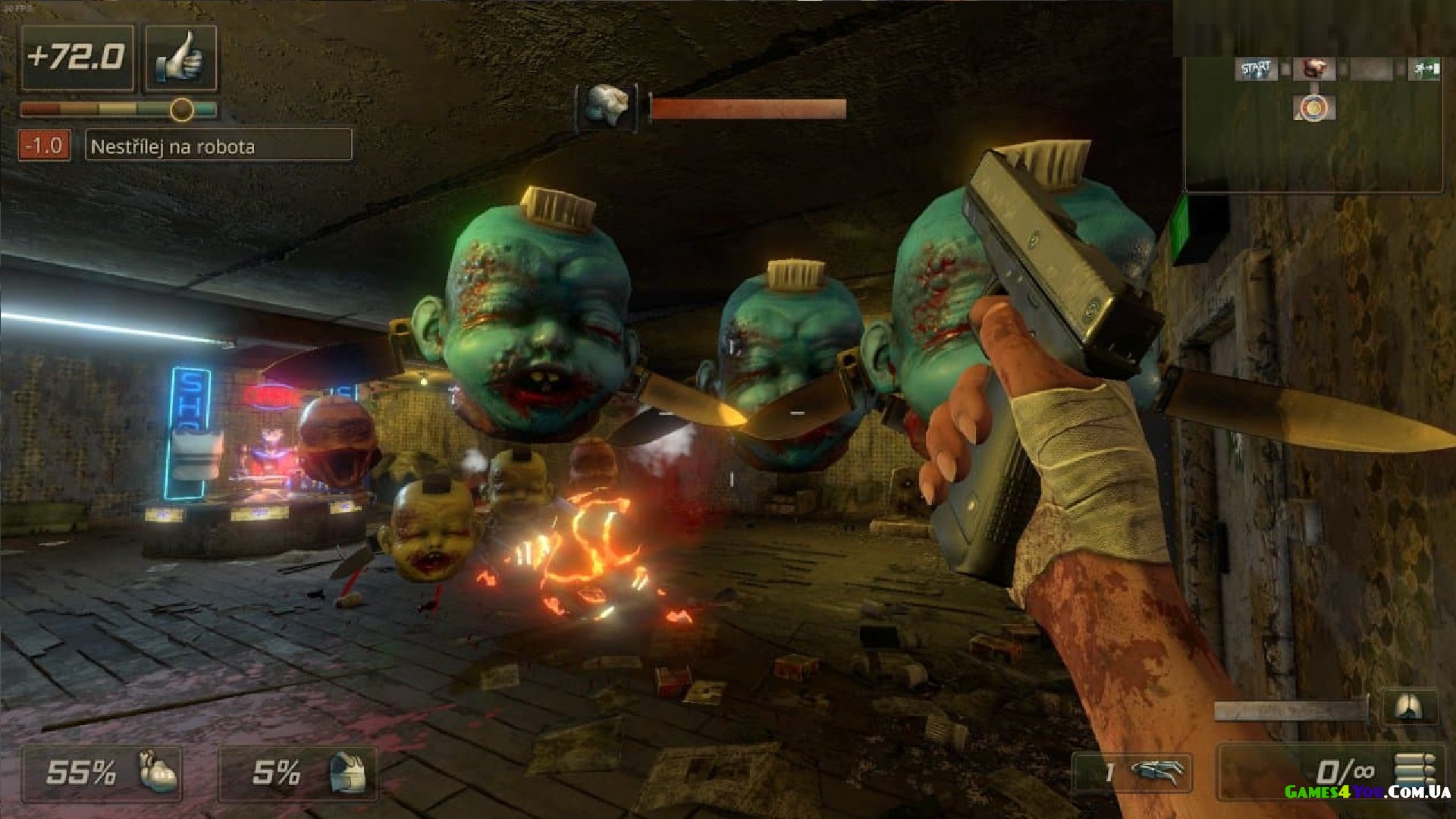Viewport: 1456px width, 819px height.
Task: Select the exit room marker on minimap
Action: [x=1424, y=70]
